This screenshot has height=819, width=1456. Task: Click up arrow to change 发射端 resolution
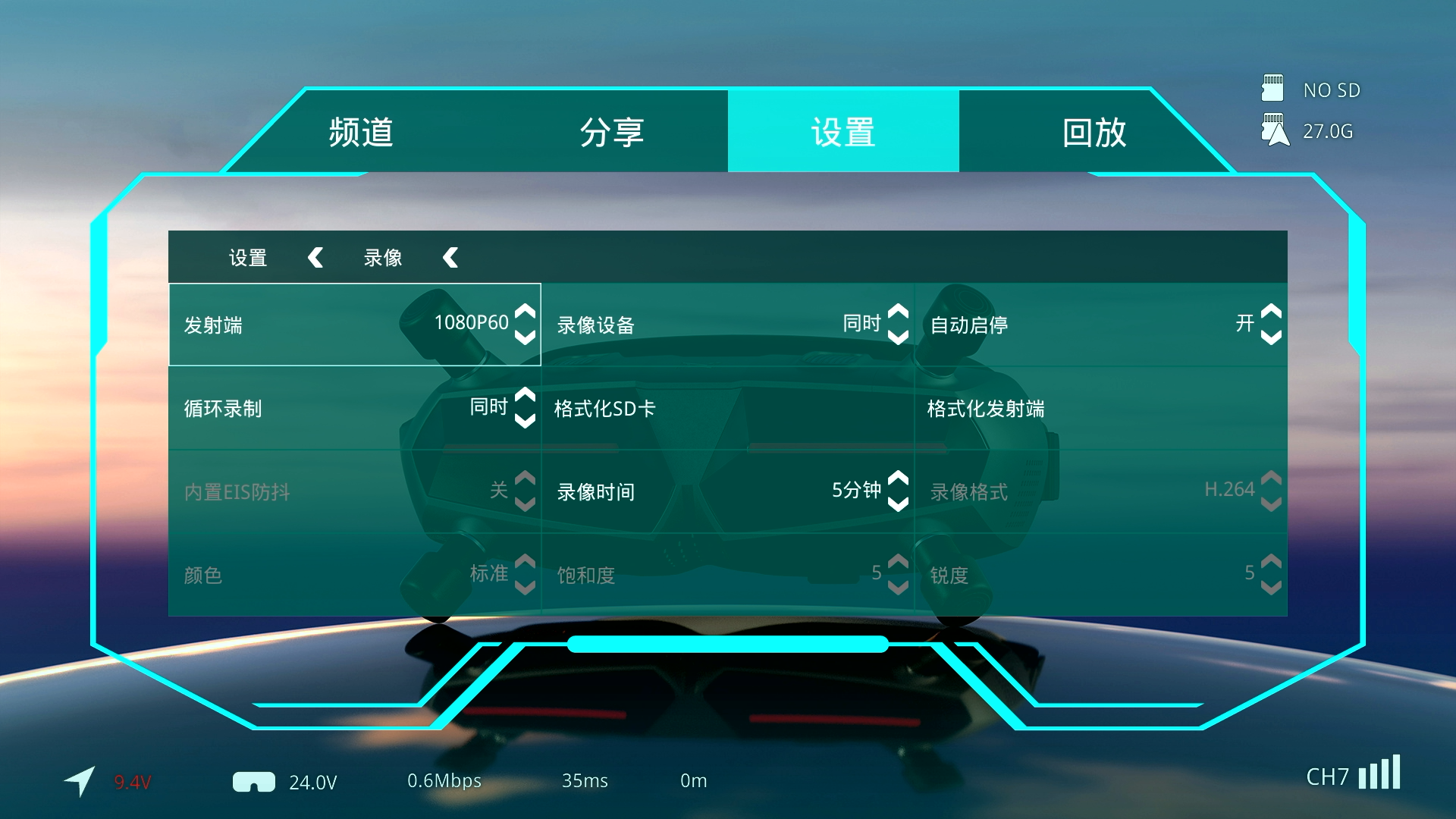522,313
